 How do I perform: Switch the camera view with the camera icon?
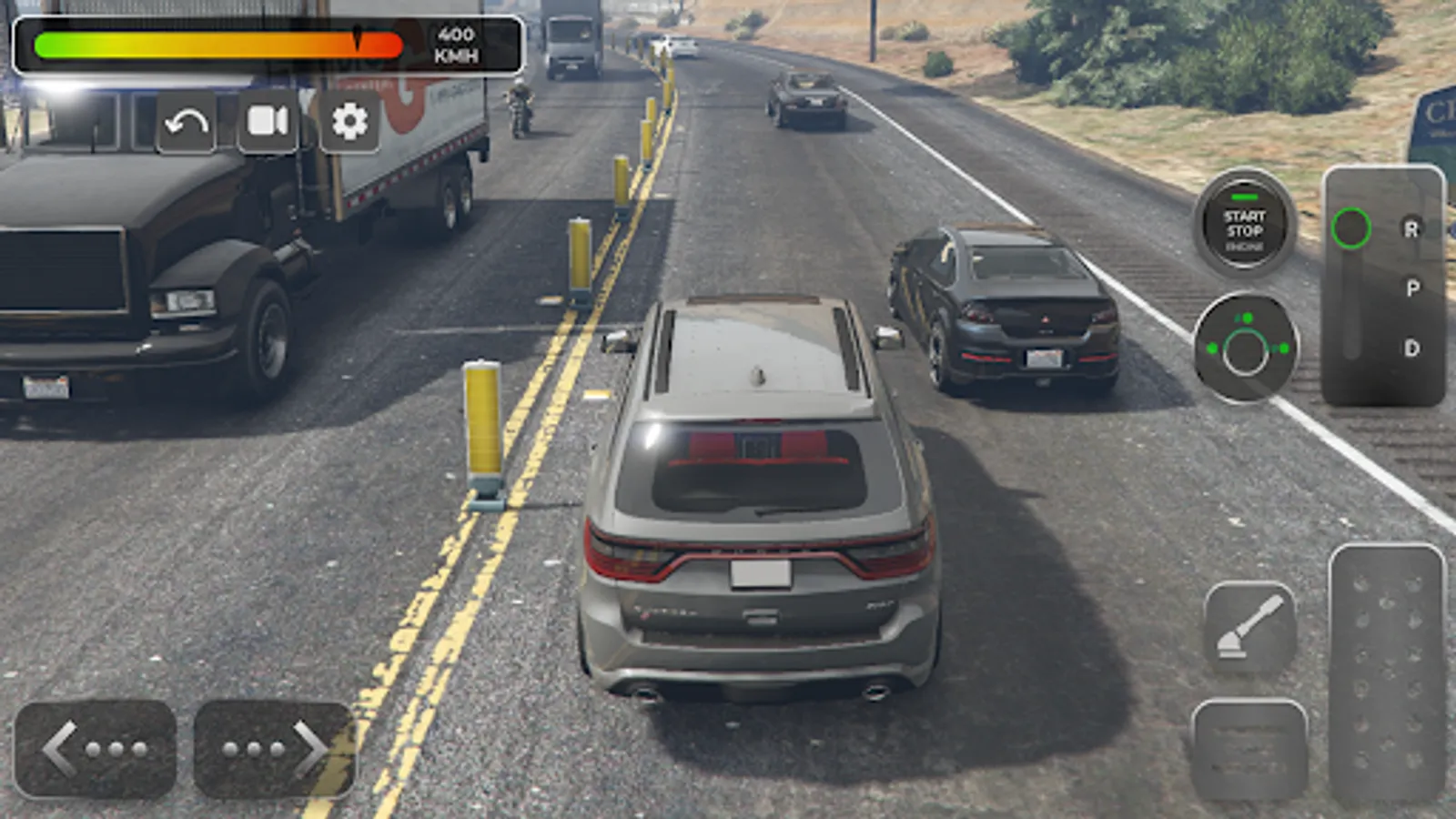tap(268, 121)
